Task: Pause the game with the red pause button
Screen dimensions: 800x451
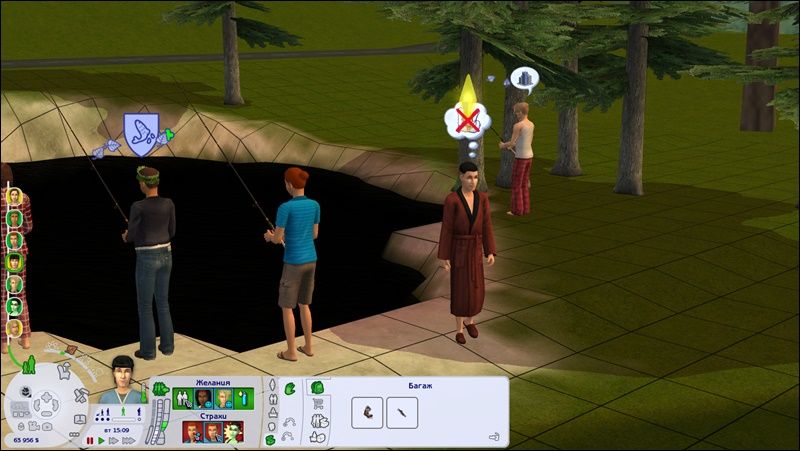Action: pos(89,440)
